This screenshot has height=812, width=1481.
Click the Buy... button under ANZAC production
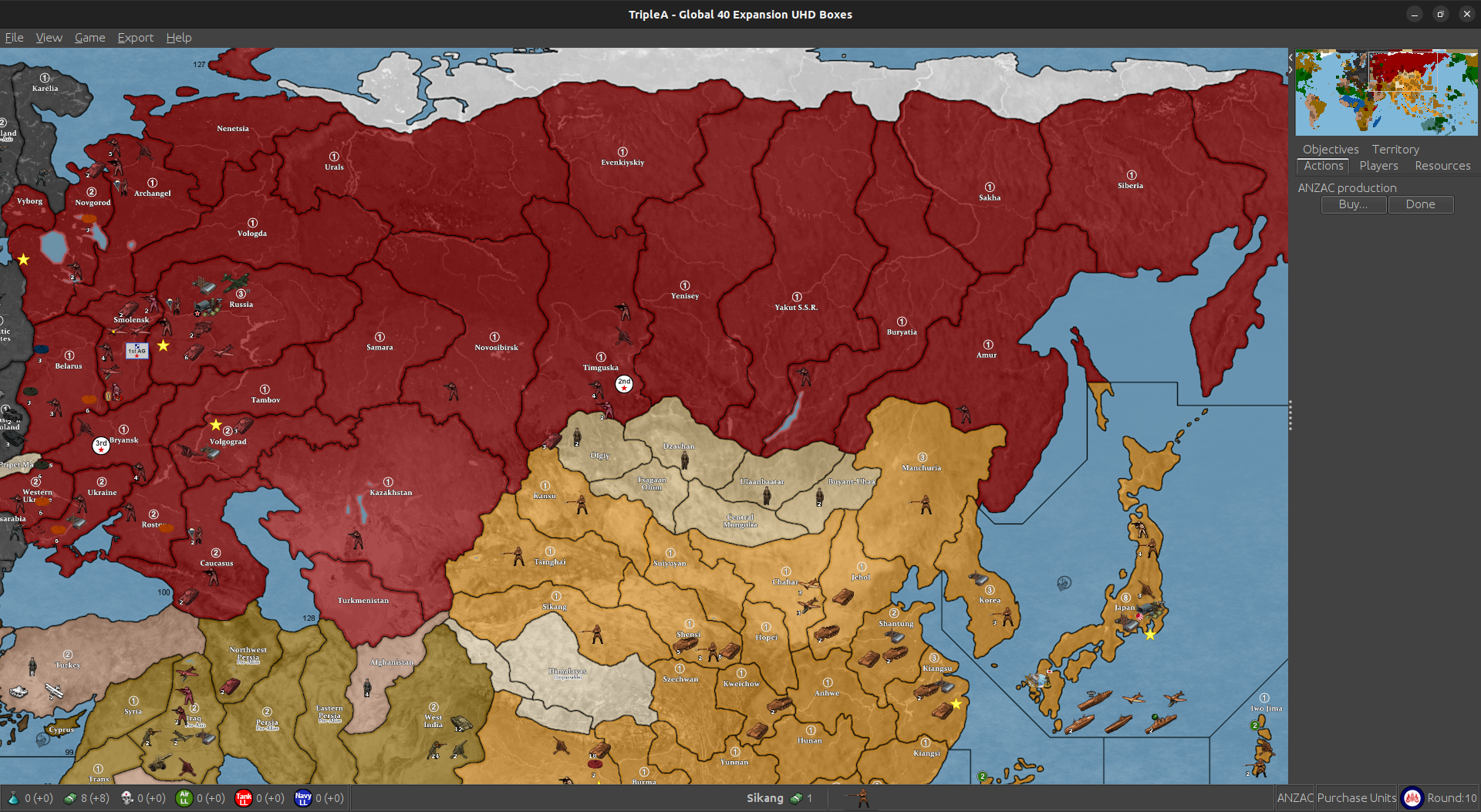1353,204
